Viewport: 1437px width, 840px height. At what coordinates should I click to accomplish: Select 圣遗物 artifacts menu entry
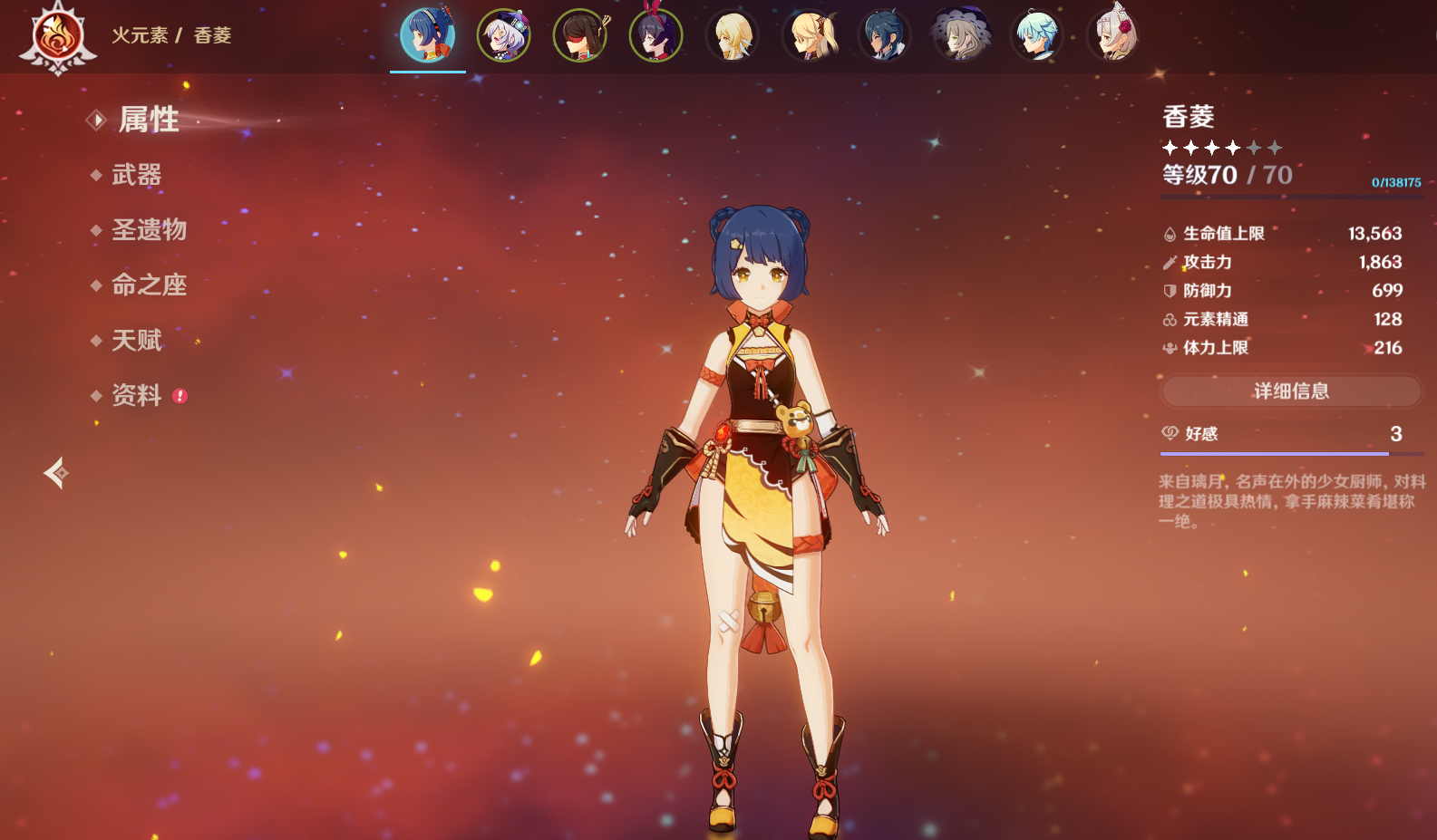(x=149, y=230)
